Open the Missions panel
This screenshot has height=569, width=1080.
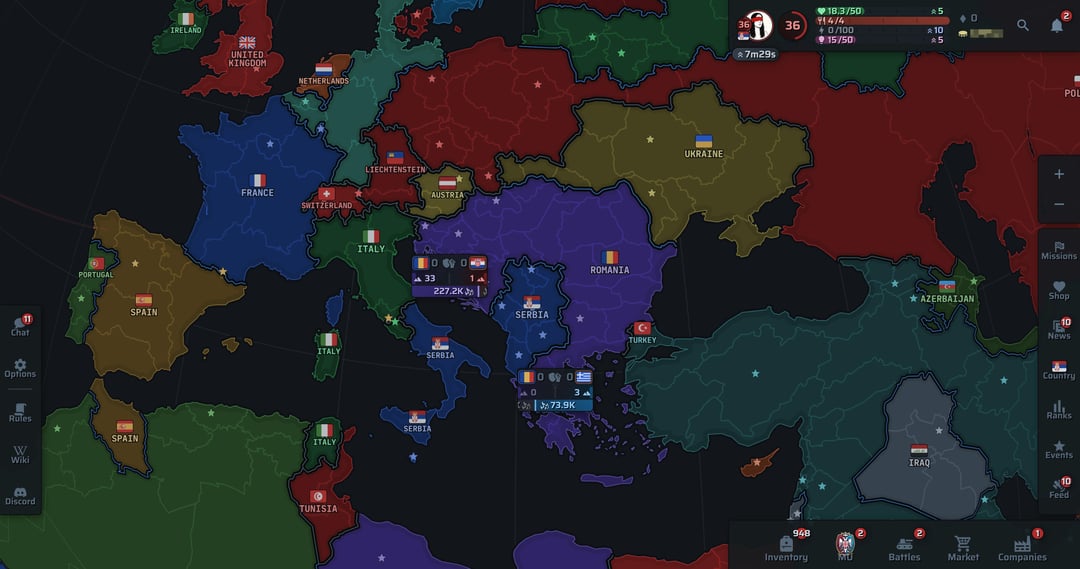point(1059,250)
